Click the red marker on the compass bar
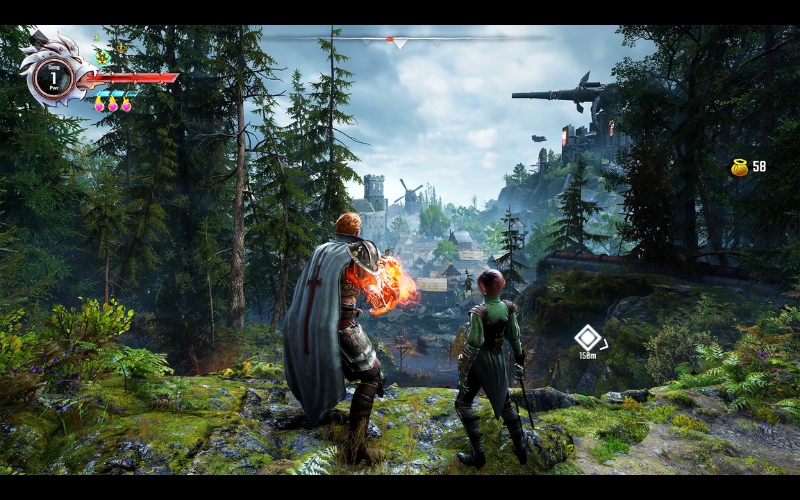The height and width of the screenshot is (500, 800). tap(389, 39)
